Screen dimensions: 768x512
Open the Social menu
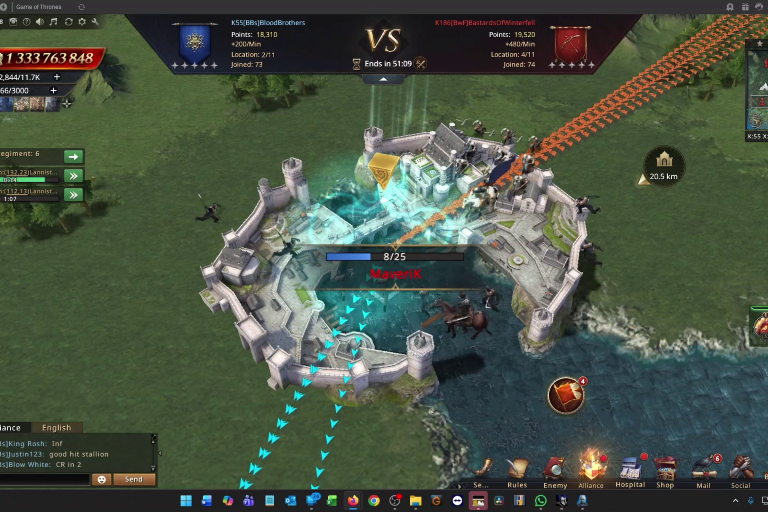(x=741, y=468)
